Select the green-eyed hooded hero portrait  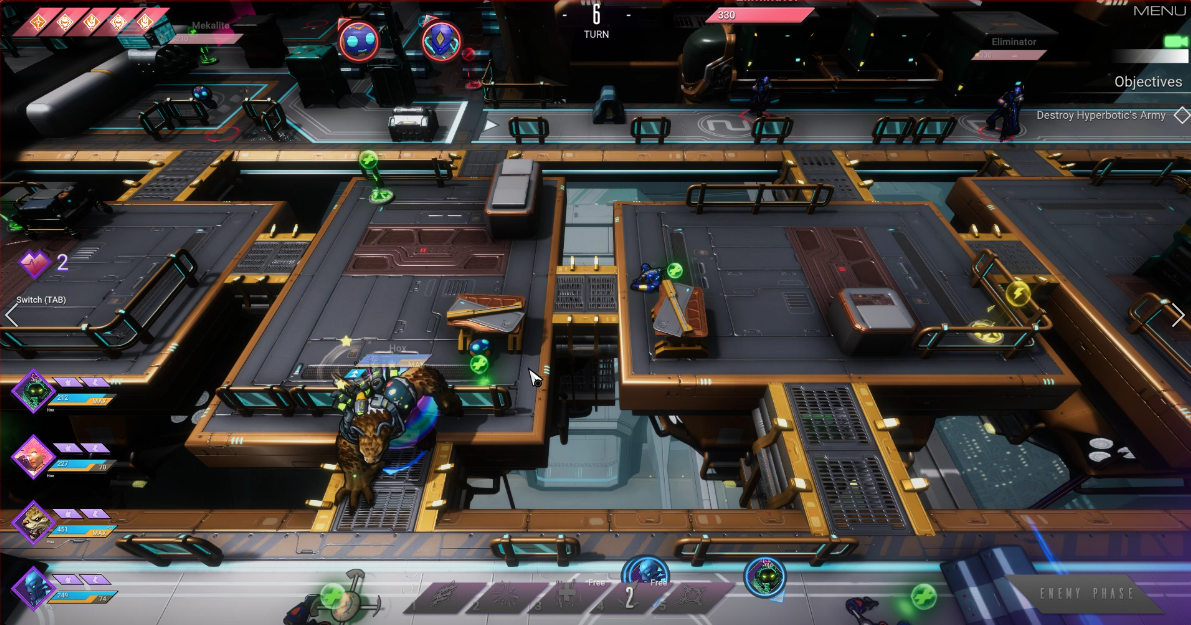coord(33,390)
